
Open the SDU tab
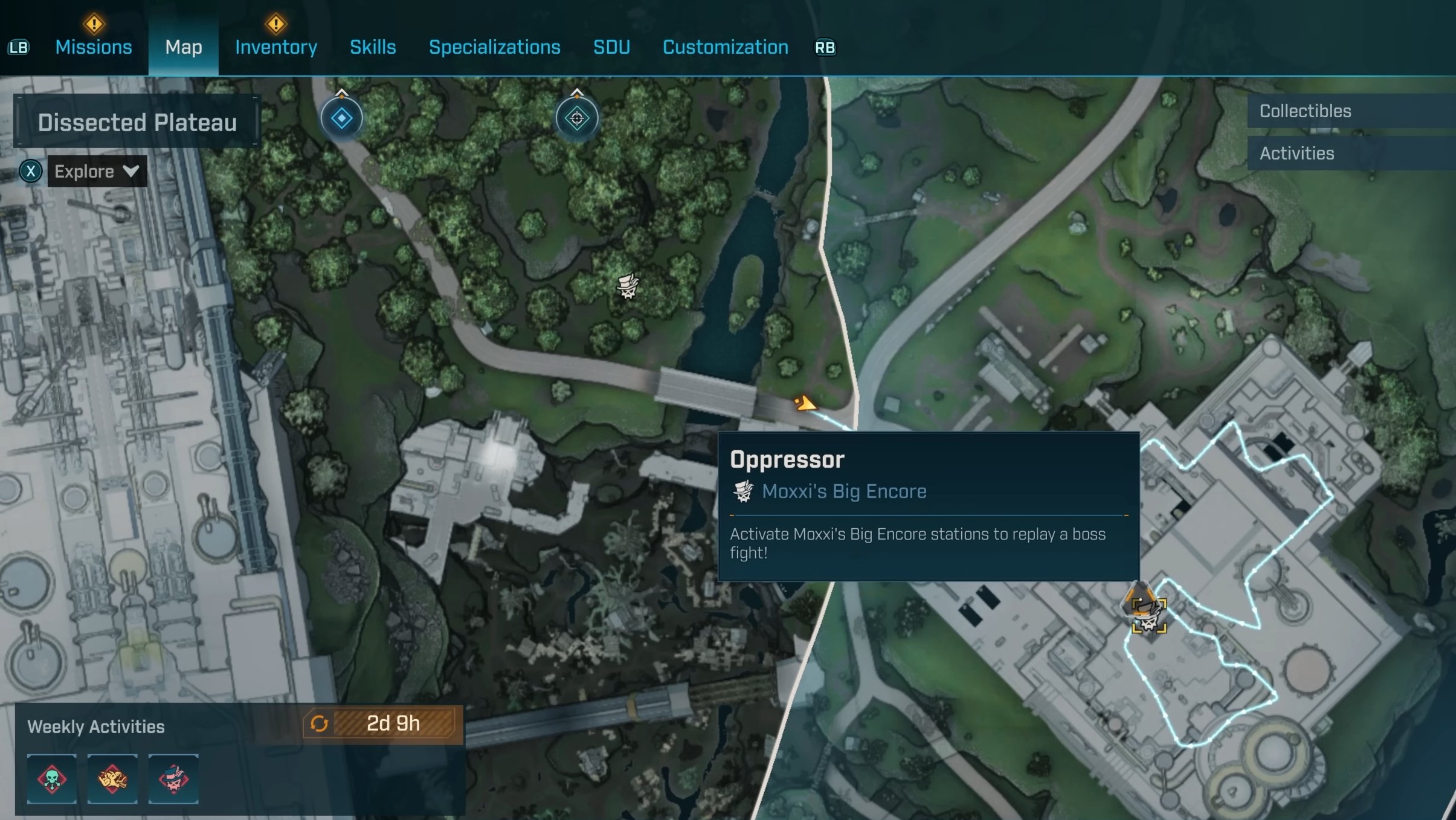(611, 47)
